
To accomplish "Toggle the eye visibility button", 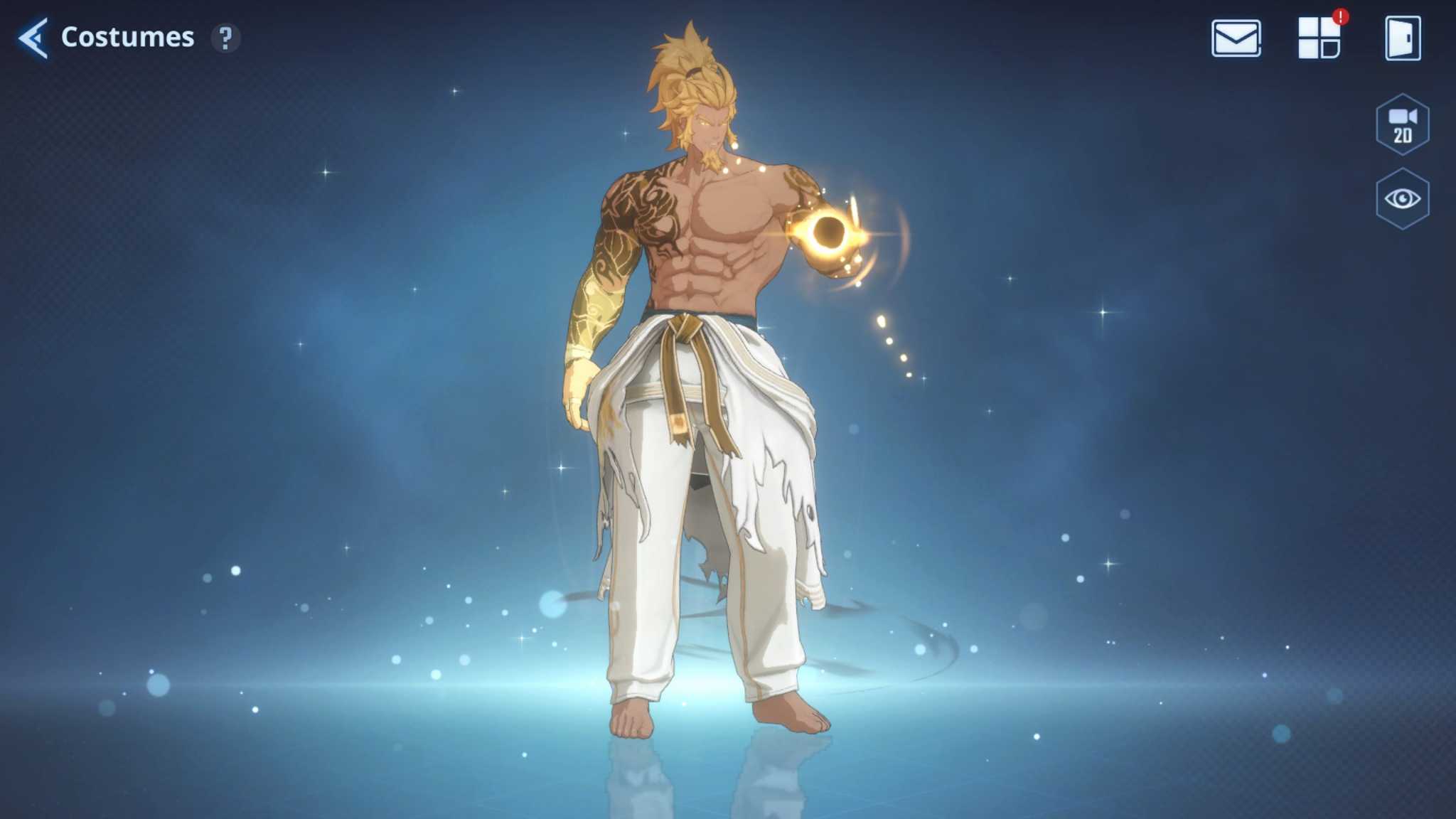I will tap(1402, 199).
